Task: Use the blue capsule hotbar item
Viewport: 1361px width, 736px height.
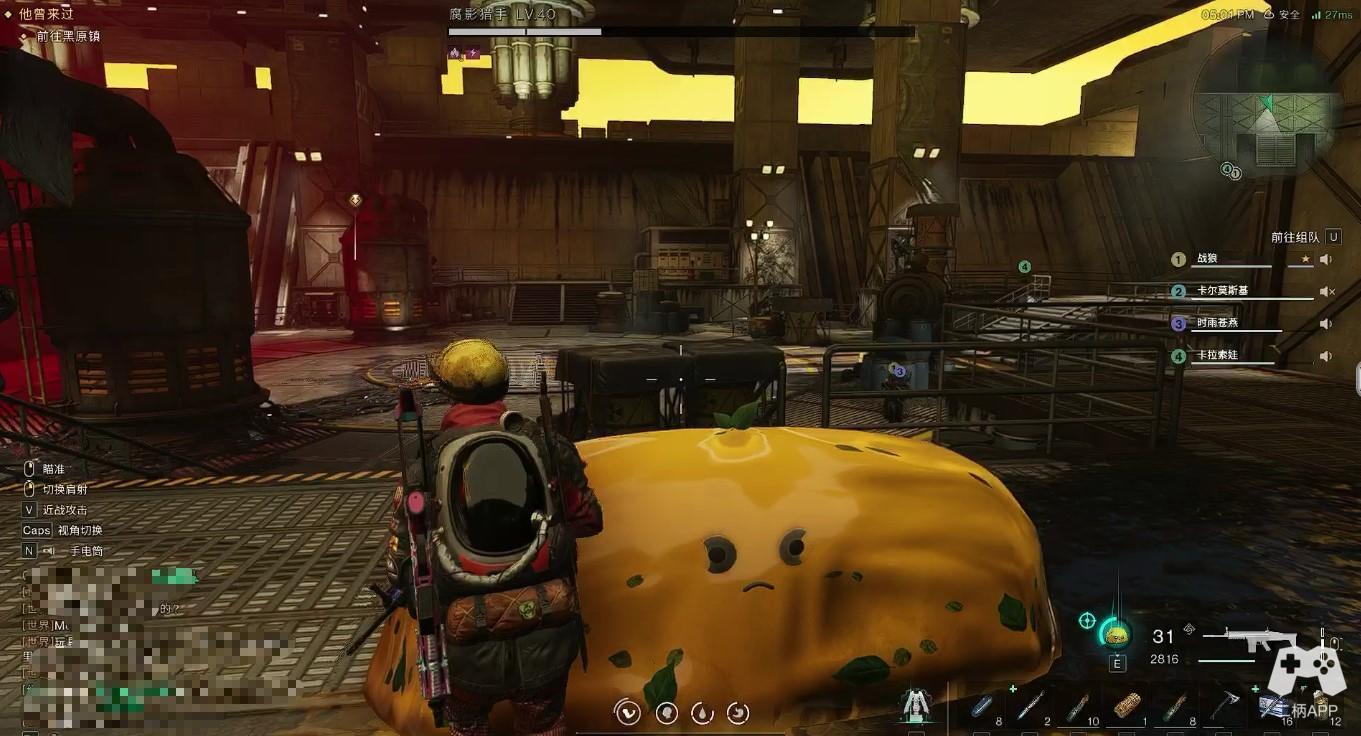Action: coord(982,705)
